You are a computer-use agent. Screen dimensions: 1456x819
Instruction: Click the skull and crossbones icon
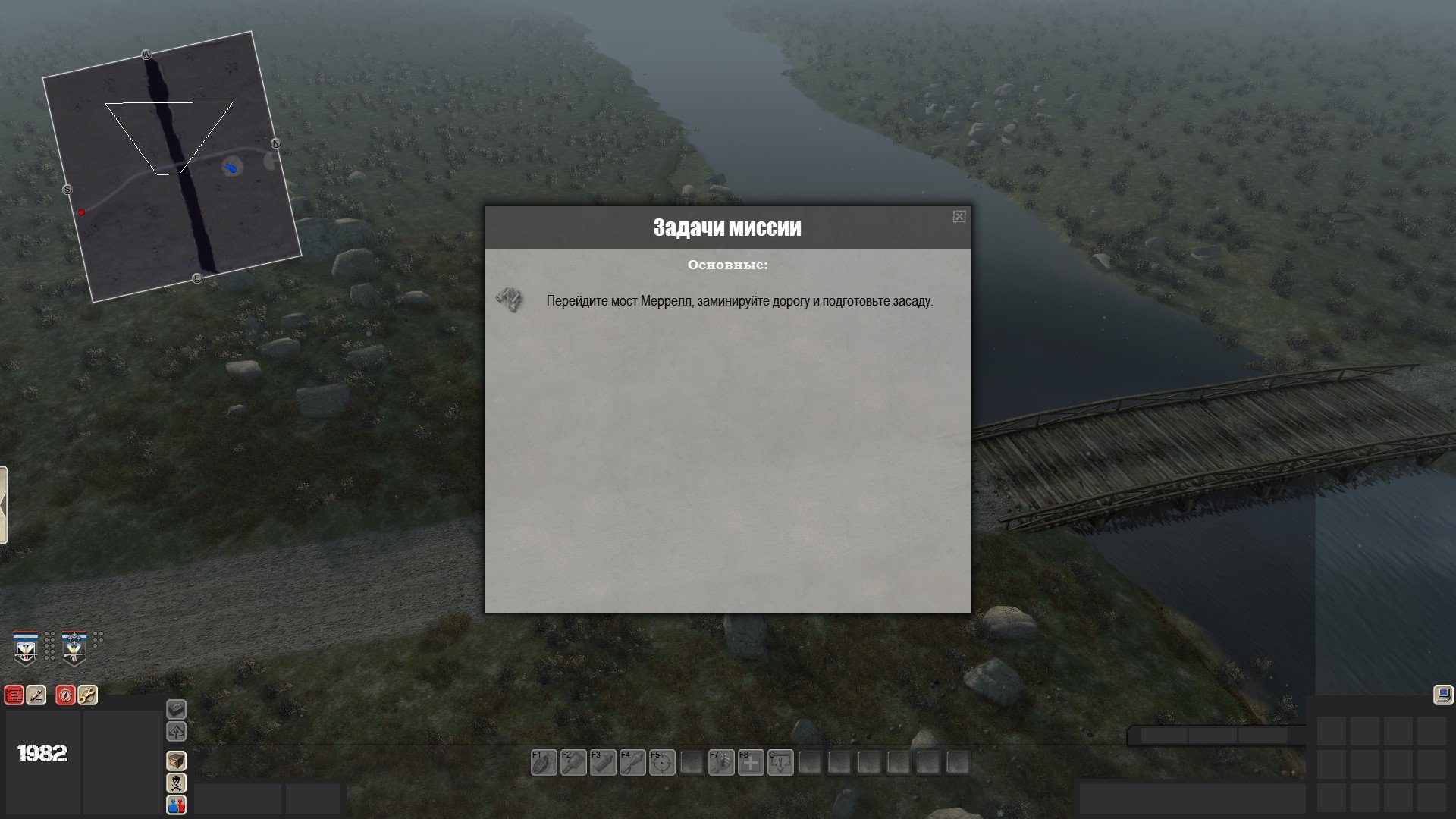176,783
